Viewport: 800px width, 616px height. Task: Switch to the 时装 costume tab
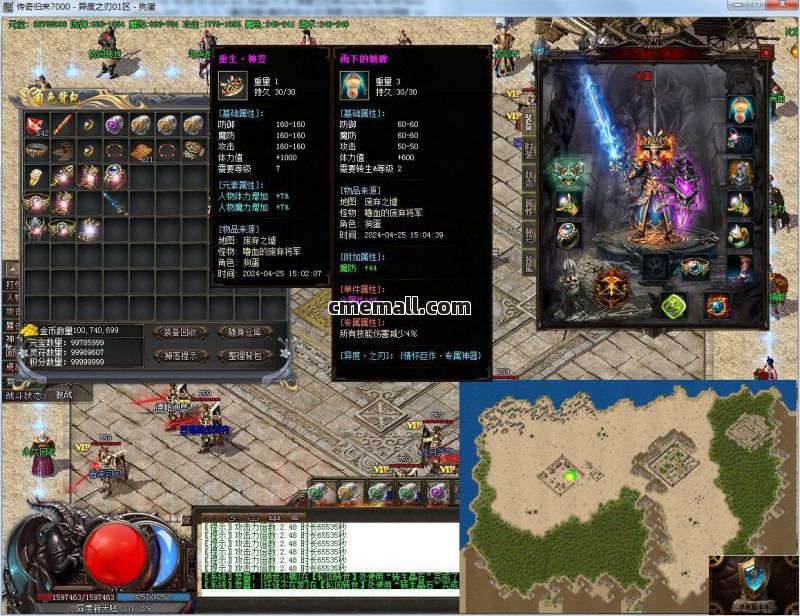coord(529,151)
